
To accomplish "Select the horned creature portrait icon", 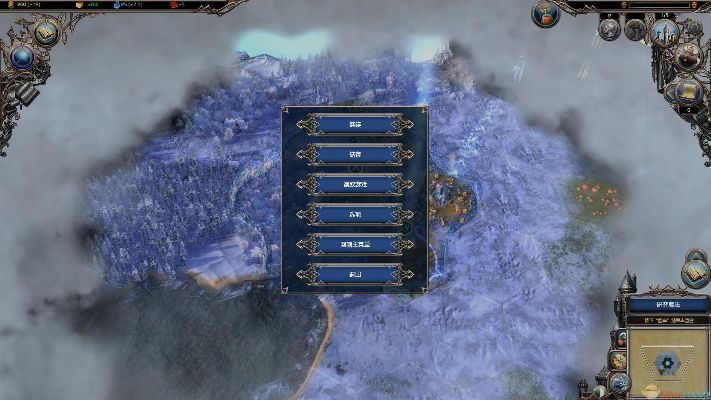I will point(689,58).
